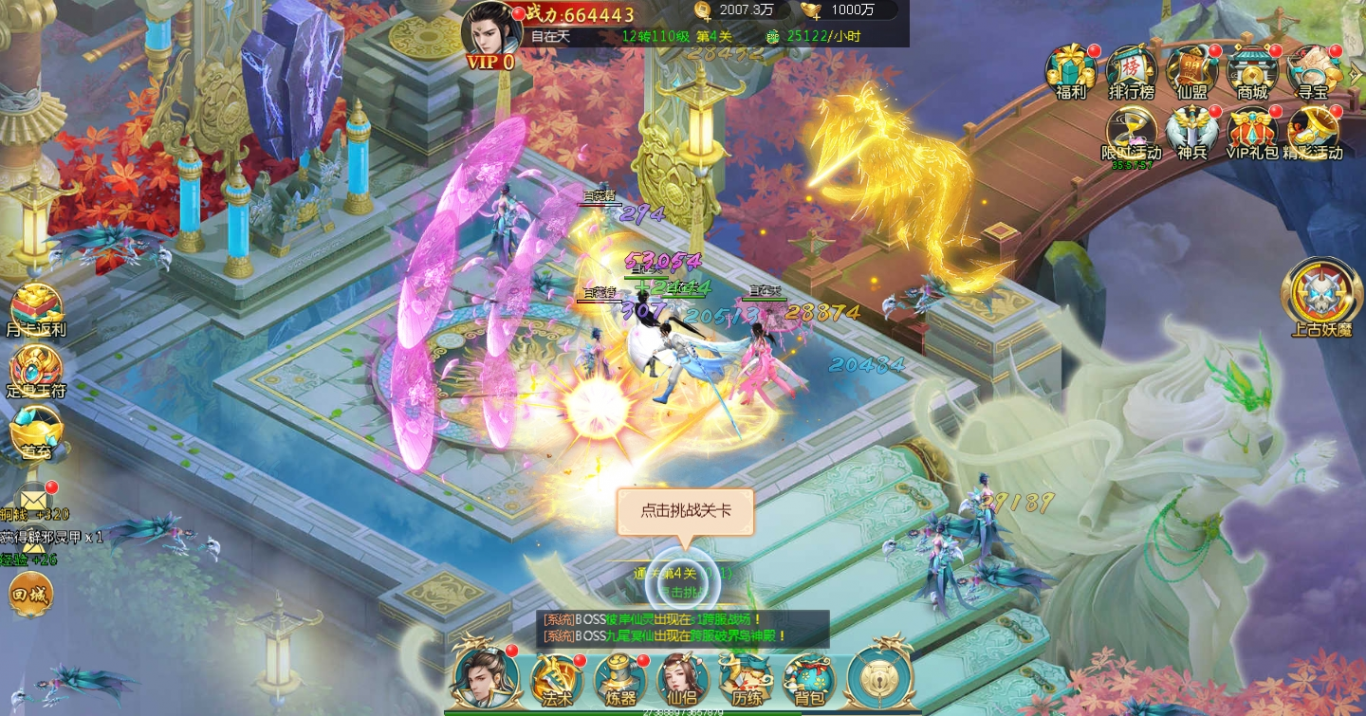Image resolution: width=1366 pixels, height=716 pixels.
Task: Open the 定身玉符 talisman icon
Action: 36,370
